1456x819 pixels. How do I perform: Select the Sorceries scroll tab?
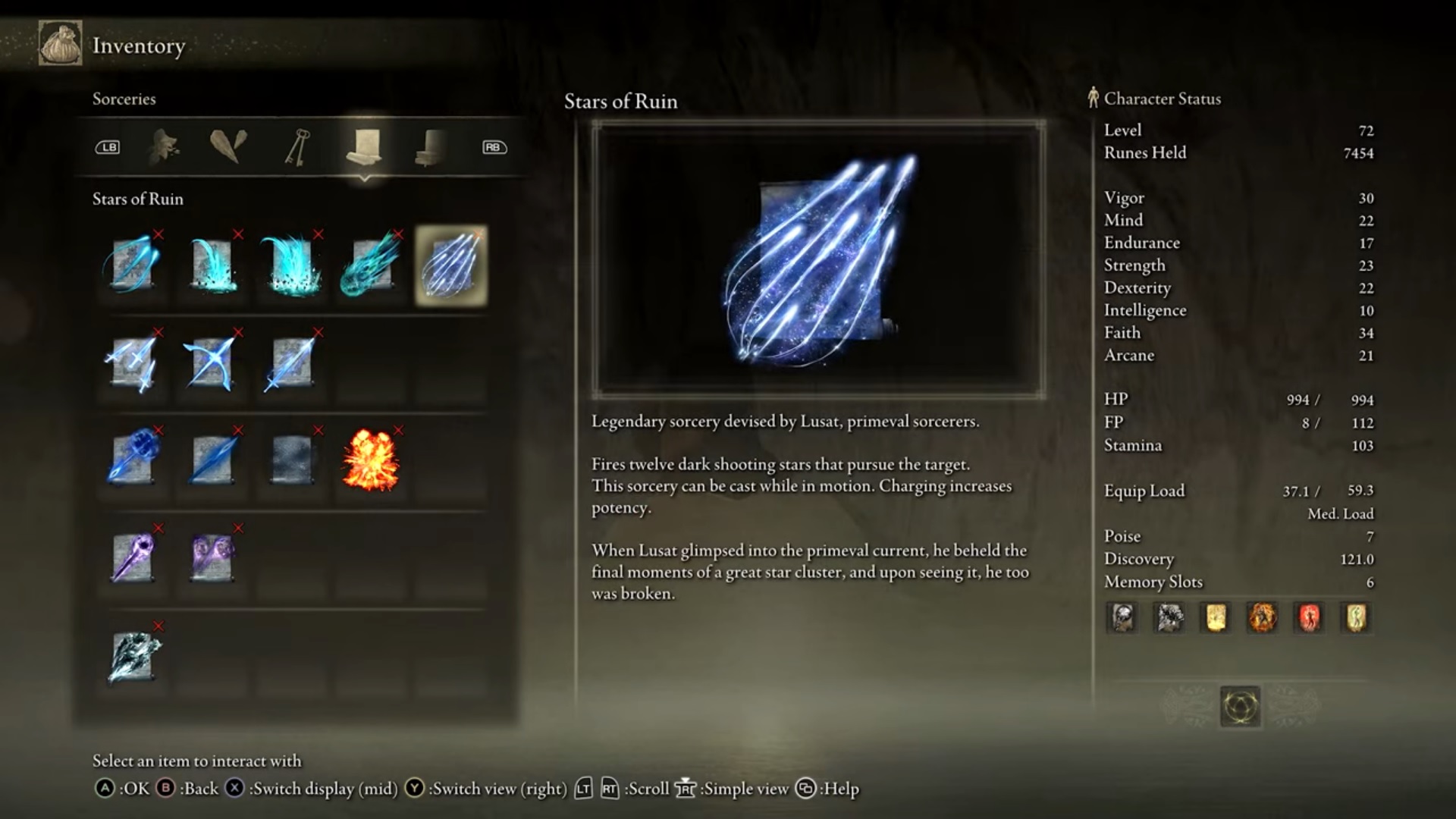(x=364, y=147)
